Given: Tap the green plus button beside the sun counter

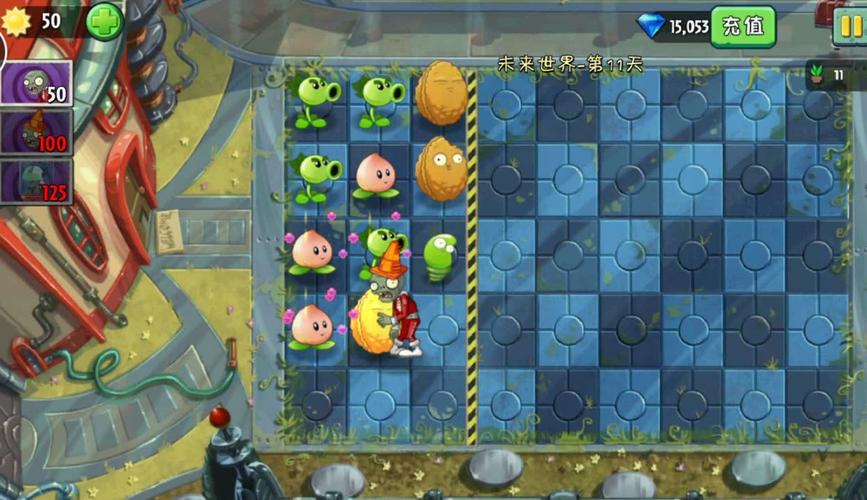Looking at the screenshot, I should 104,22.
